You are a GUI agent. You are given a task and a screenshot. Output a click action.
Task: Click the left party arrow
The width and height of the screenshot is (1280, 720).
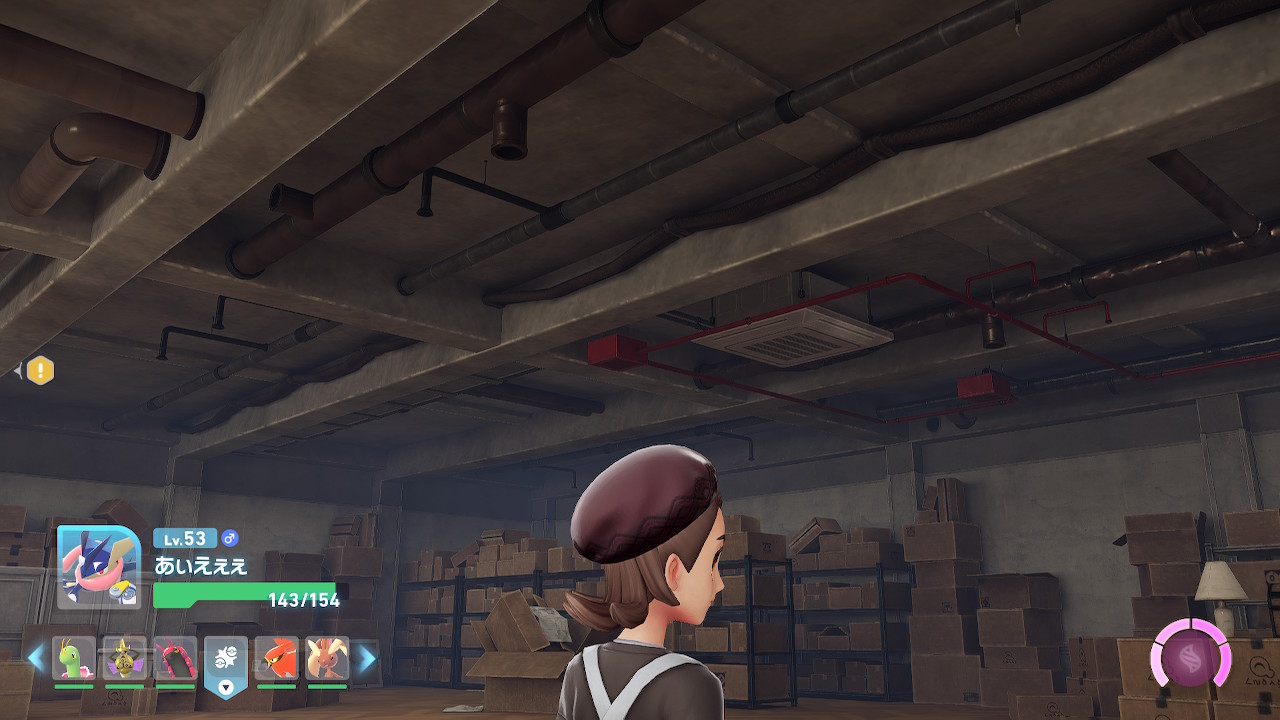pos(36,658)
